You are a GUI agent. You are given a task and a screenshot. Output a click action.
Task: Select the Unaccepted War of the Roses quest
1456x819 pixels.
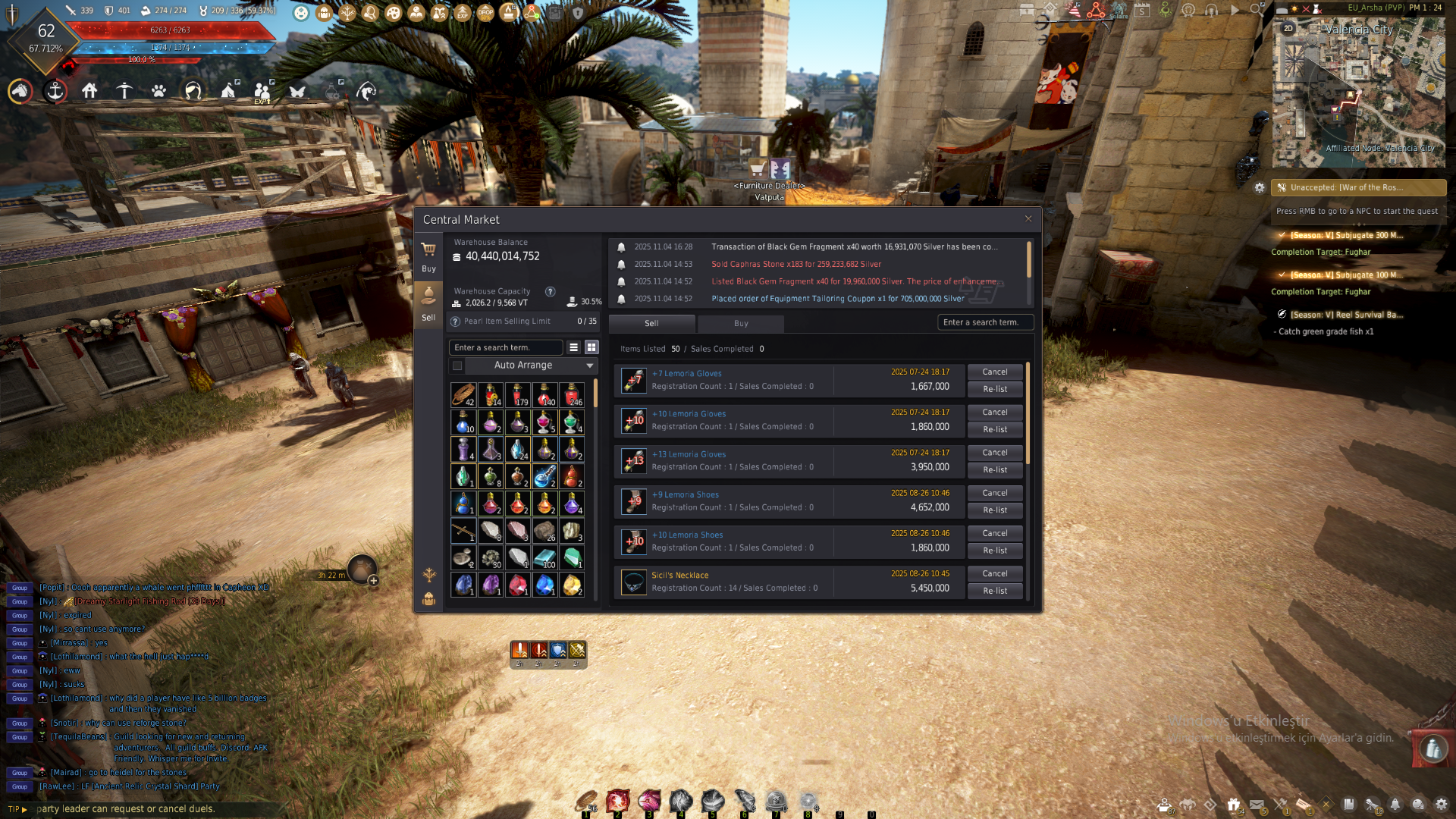pyautogui.click(x=1357, y=187)
